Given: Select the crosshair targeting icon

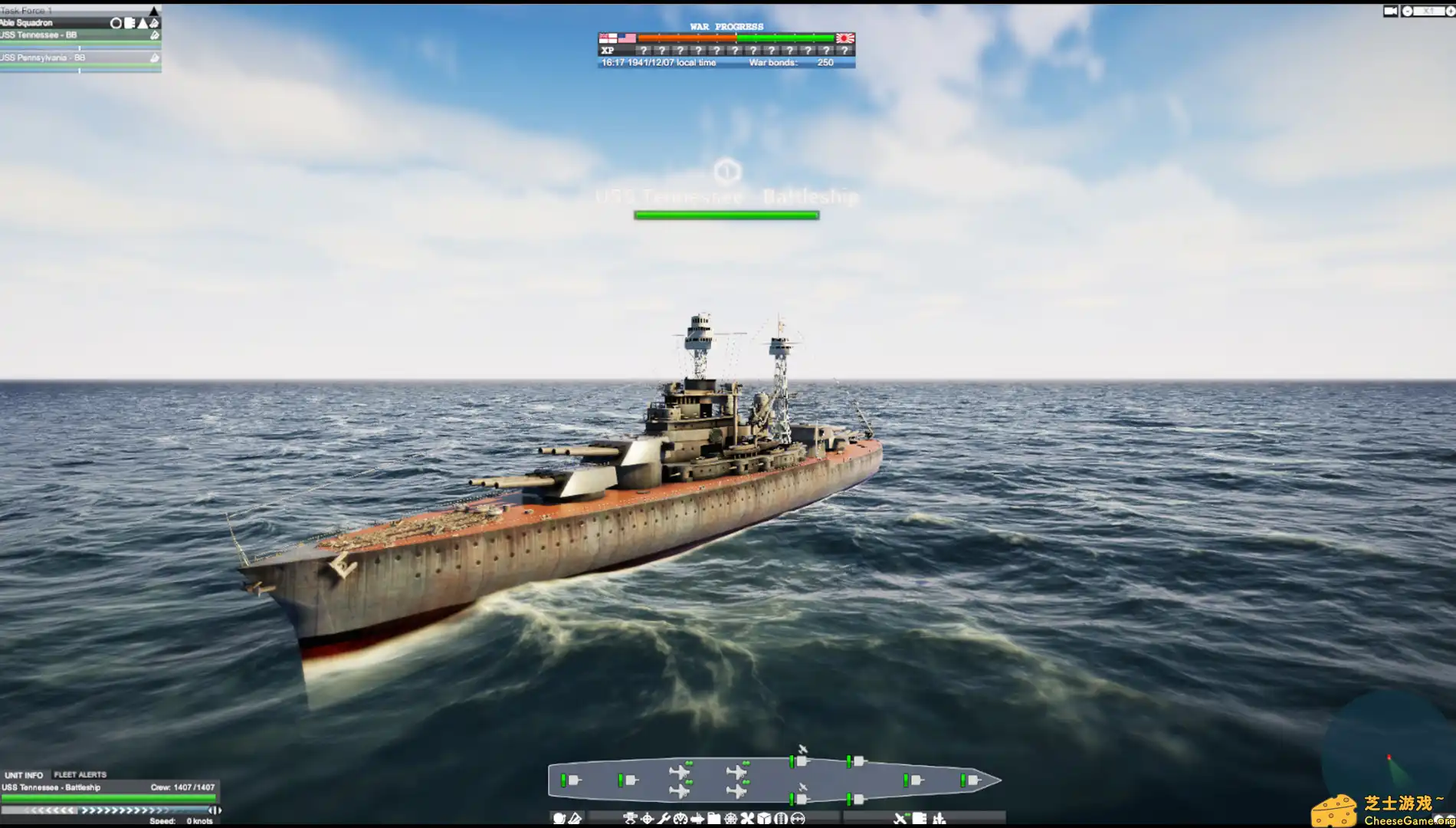Looking at the screenshot, I should tap(648, 819).
